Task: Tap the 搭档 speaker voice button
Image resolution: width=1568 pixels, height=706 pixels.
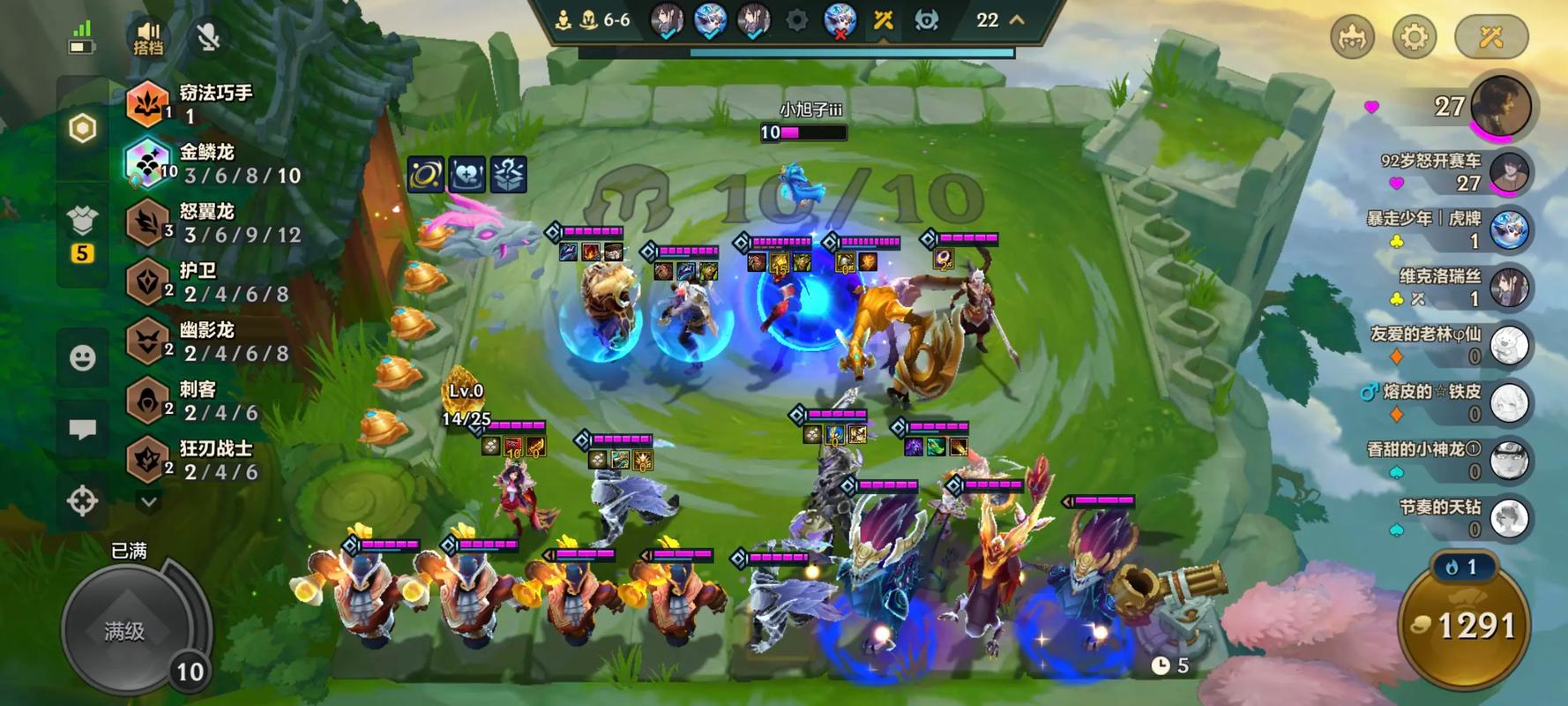Action: 148,37
